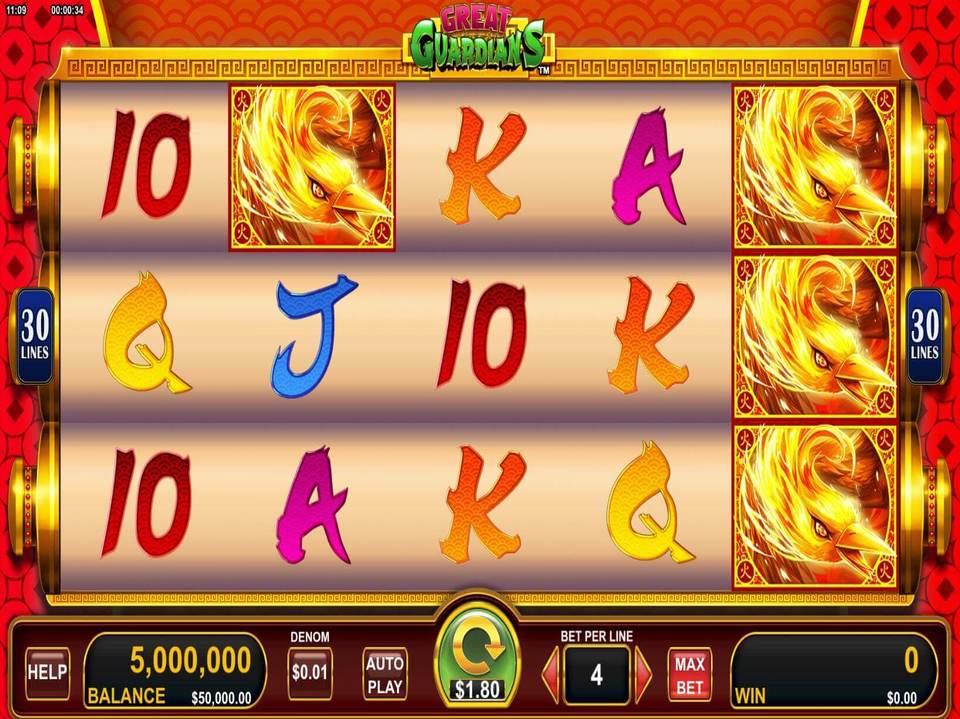Change the $0.01 denomination

point(309,672)
